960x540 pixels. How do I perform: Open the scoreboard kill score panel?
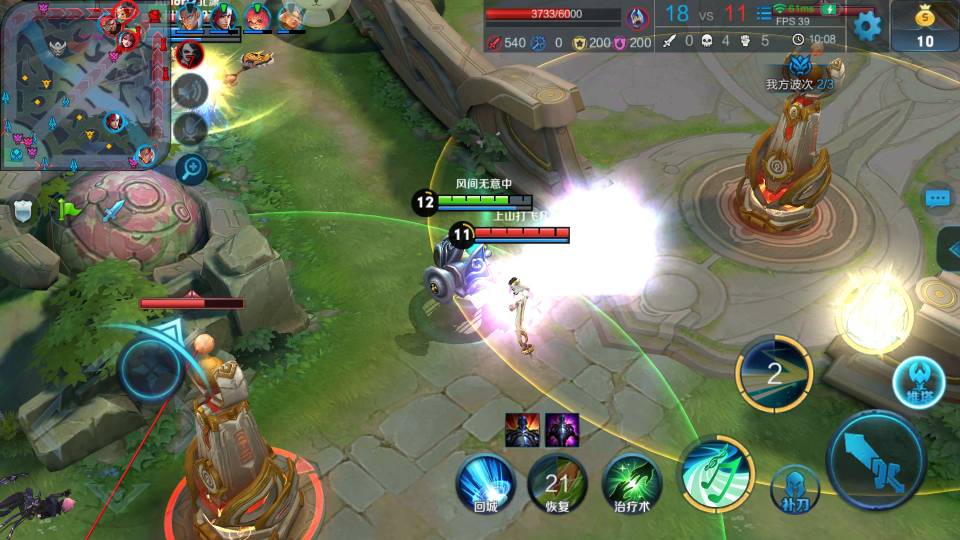pyautogui.click(x=706, y=14)
